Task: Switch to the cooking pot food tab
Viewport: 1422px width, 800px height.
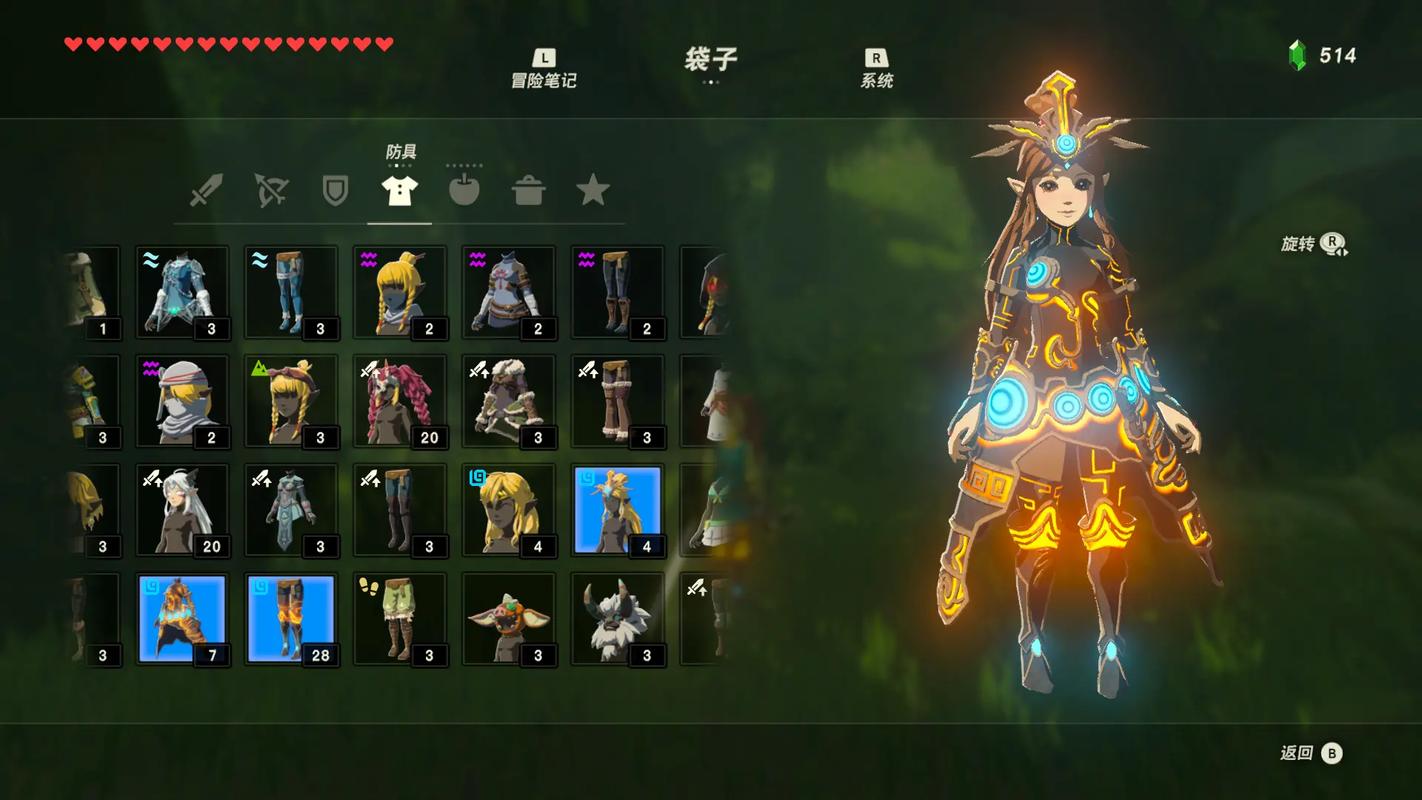Action: (528, 190)
